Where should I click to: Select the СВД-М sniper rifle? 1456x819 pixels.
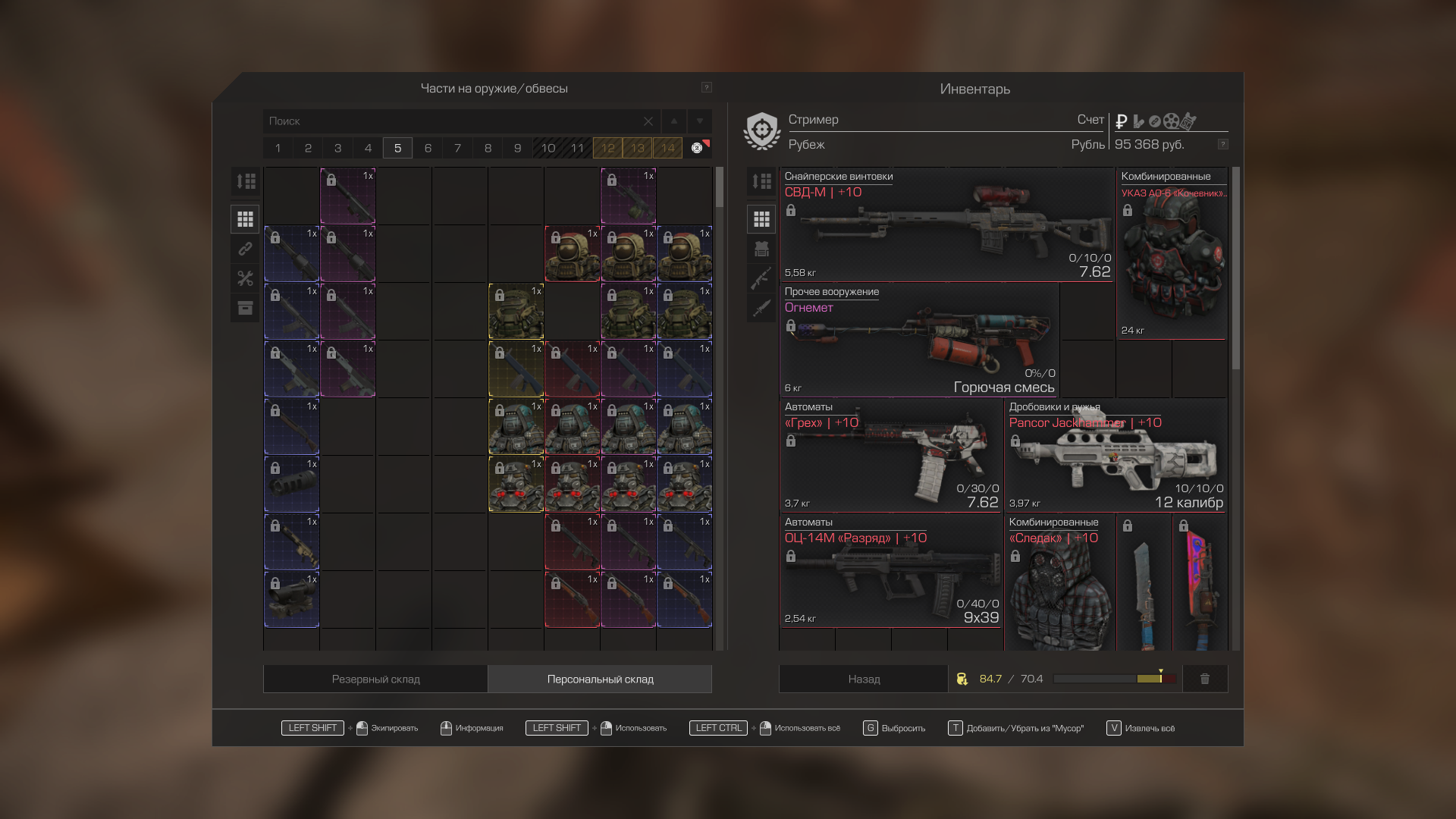click(x=946, y=225)
